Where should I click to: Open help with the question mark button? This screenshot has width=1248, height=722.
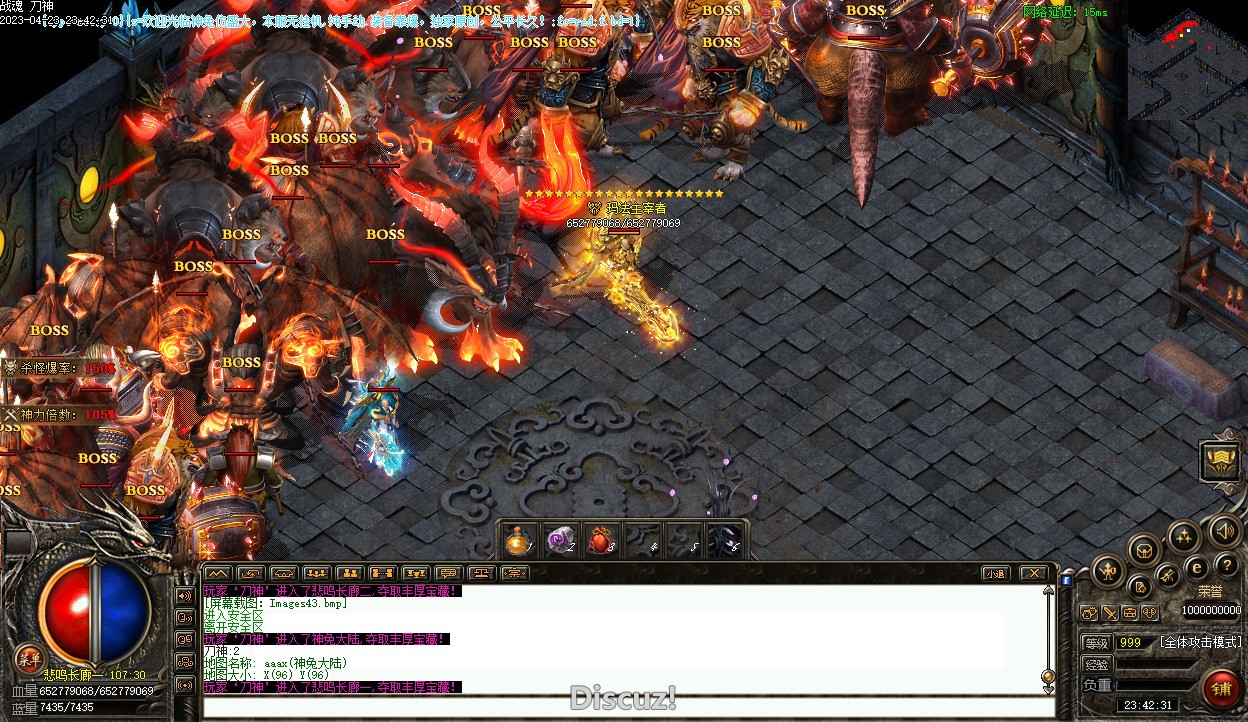(1226, 567)
